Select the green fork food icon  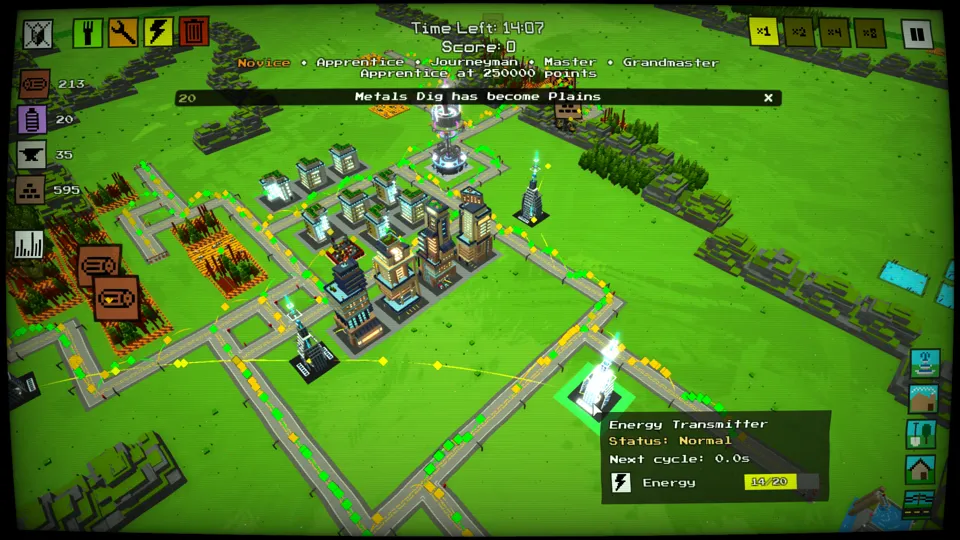point(87,33)
